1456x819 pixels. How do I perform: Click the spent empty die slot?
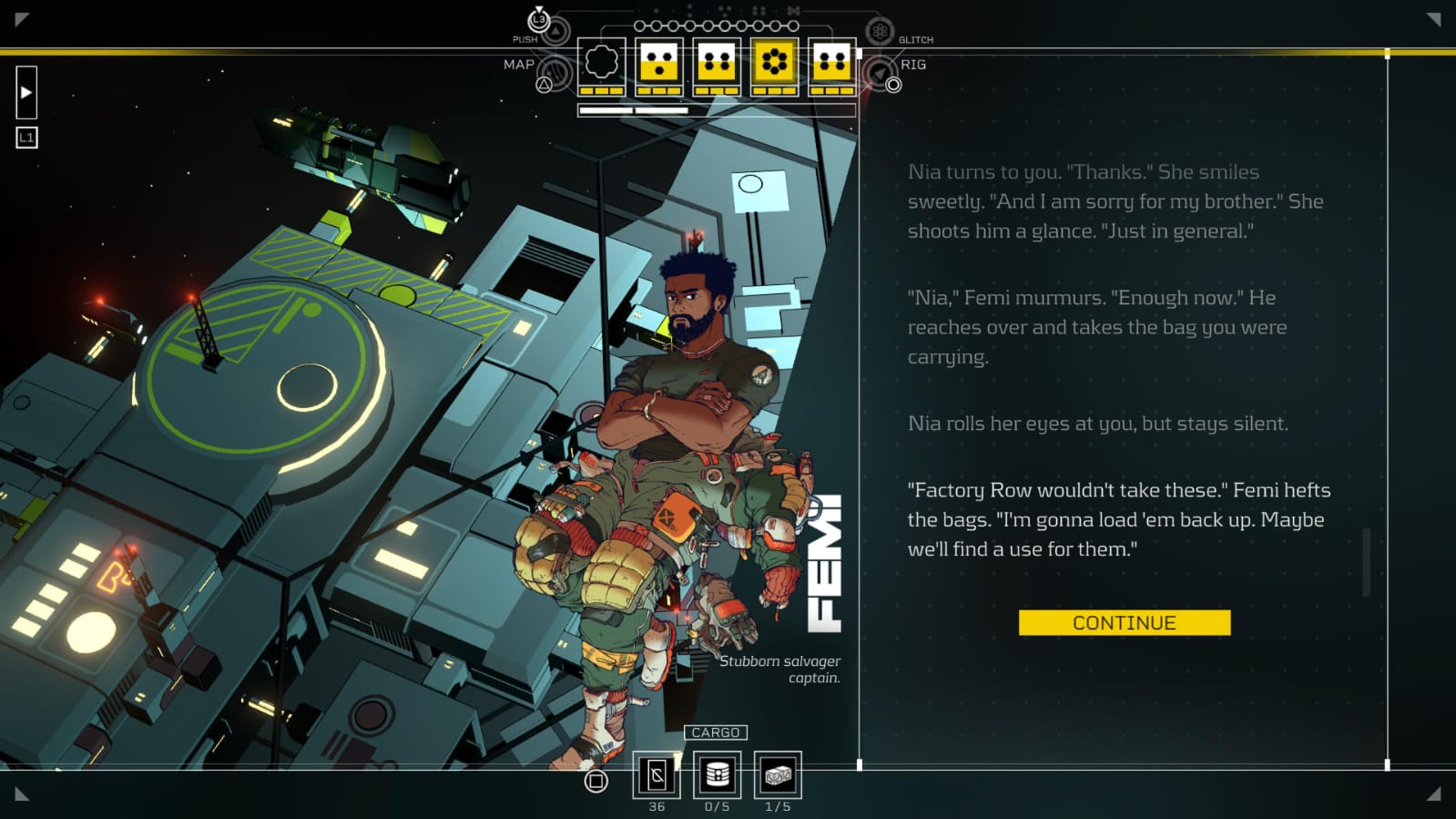tap(601, 63)
